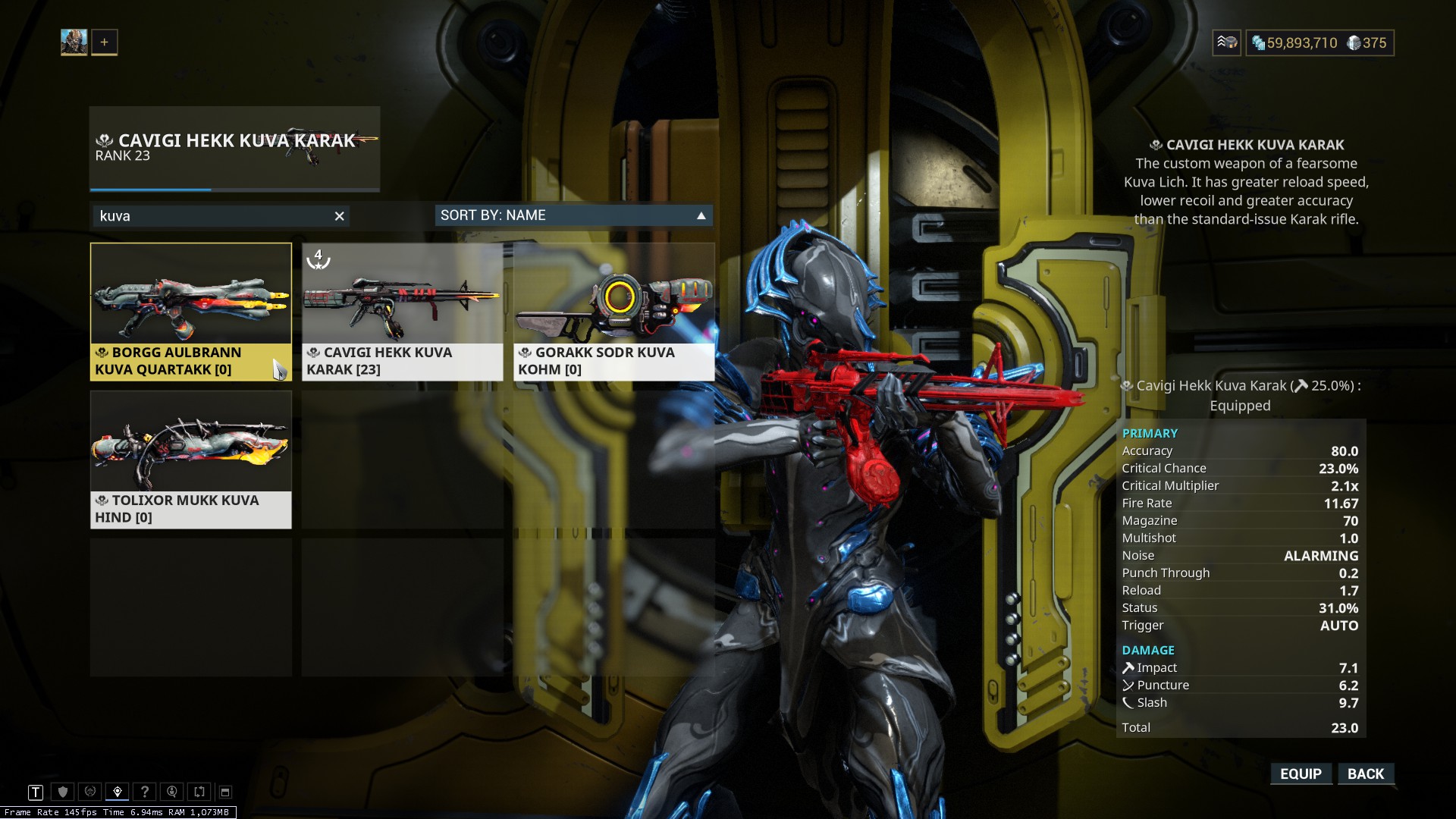Go back with the BACK button
Viewport: 1456px width, 819px height.
point(1366,773)
